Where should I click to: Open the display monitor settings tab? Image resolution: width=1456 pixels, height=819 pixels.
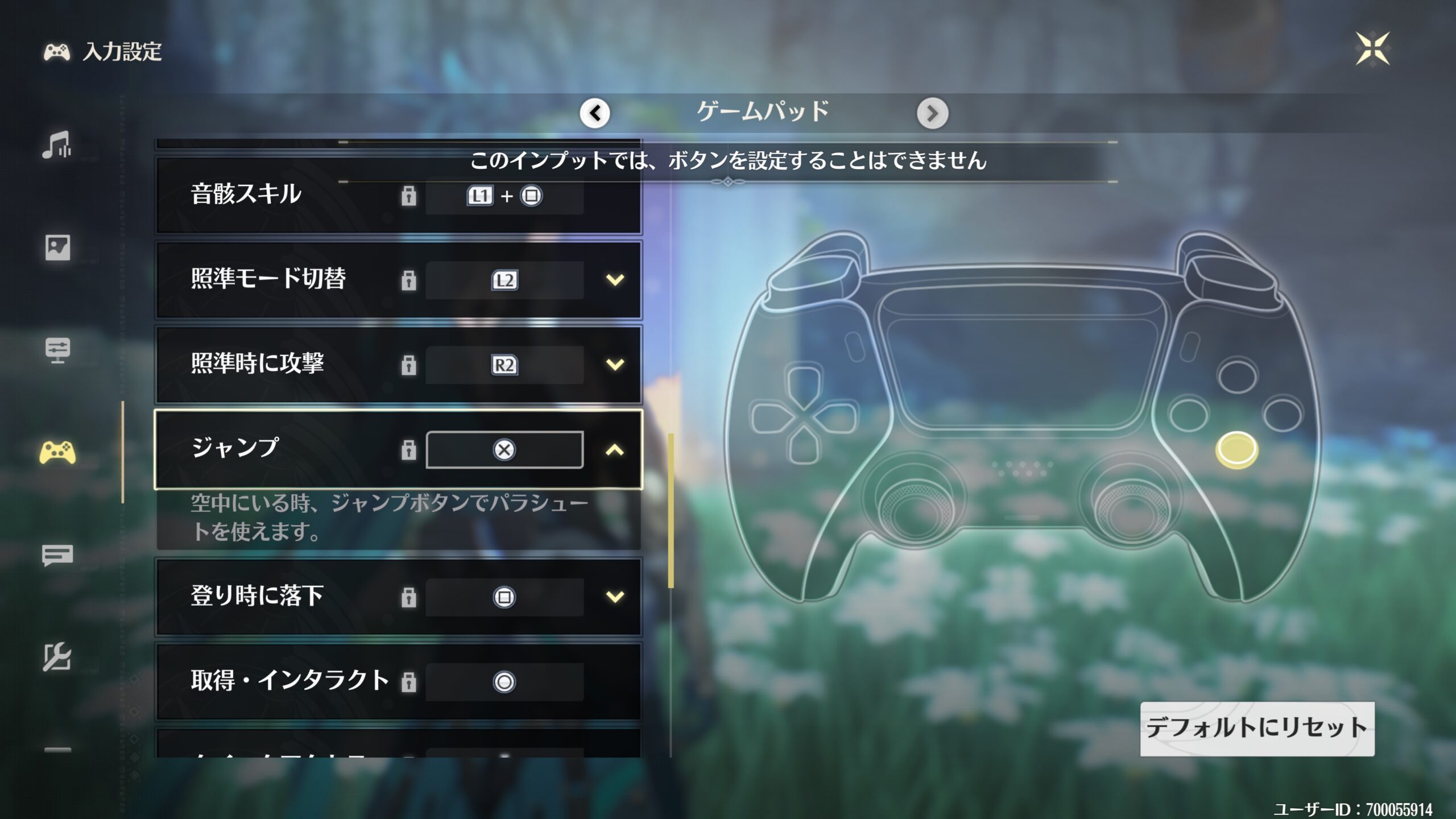[57, 350]
